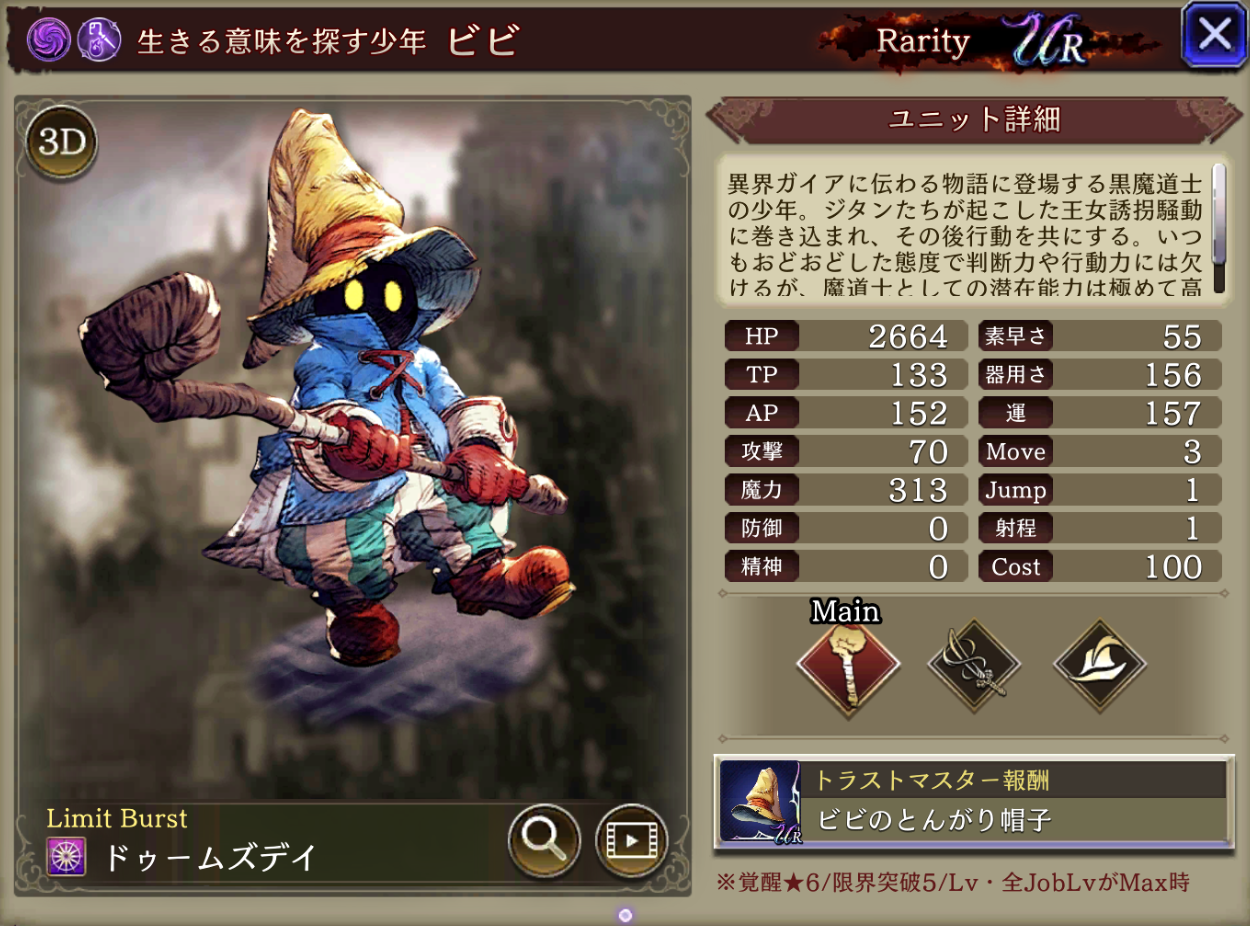The width and height of the screenshot is (1250, 926).
Task: Close the unit details window
Action: 1214,36
